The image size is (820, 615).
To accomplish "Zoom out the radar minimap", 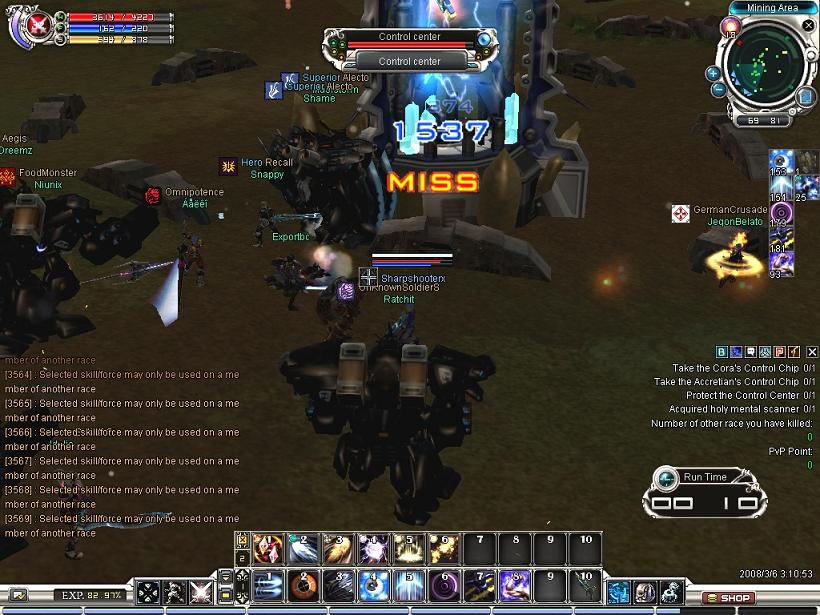I will pos(719,90).
